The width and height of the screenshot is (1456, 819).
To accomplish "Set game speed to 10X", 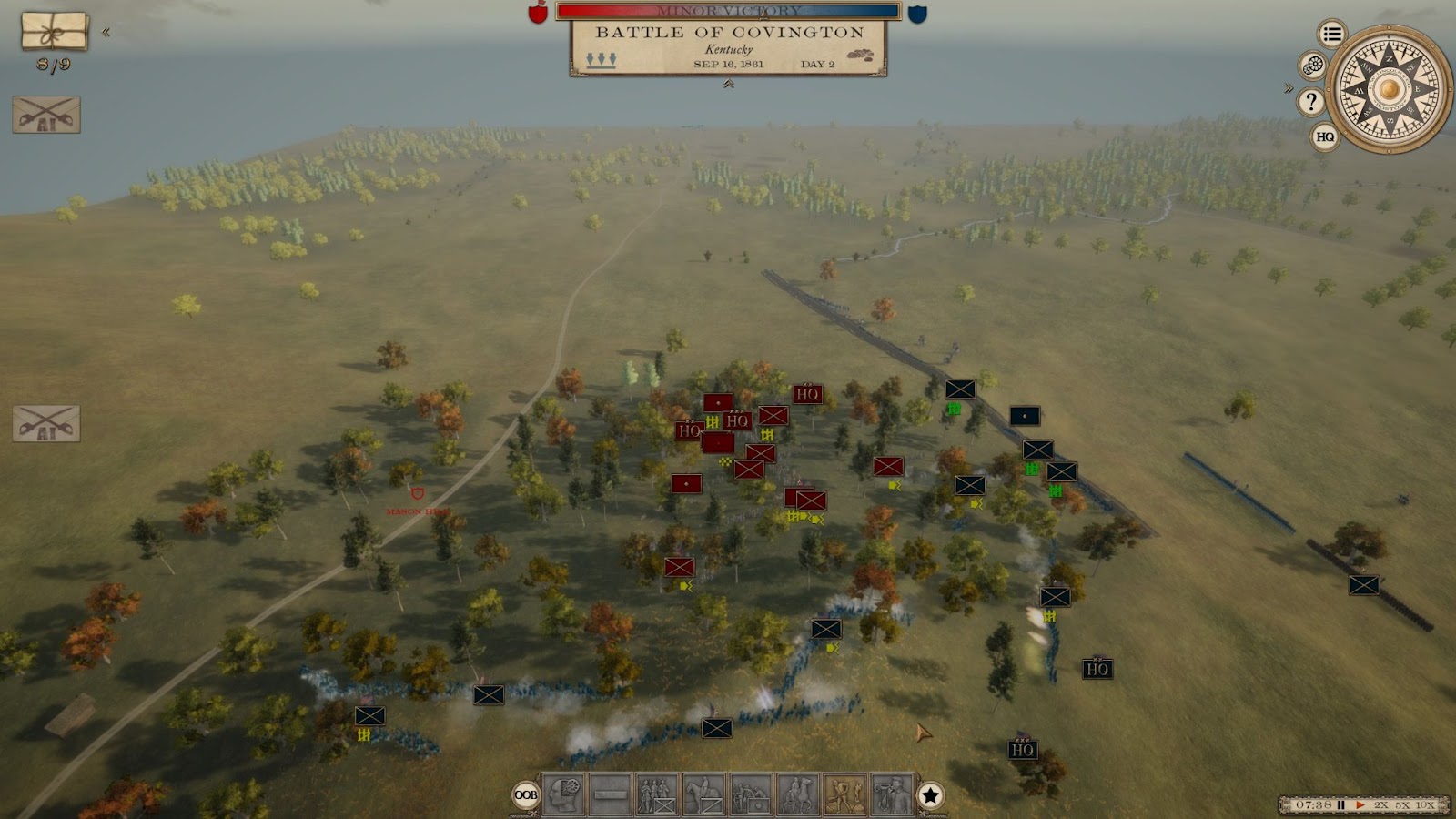I will (1425, 805).
